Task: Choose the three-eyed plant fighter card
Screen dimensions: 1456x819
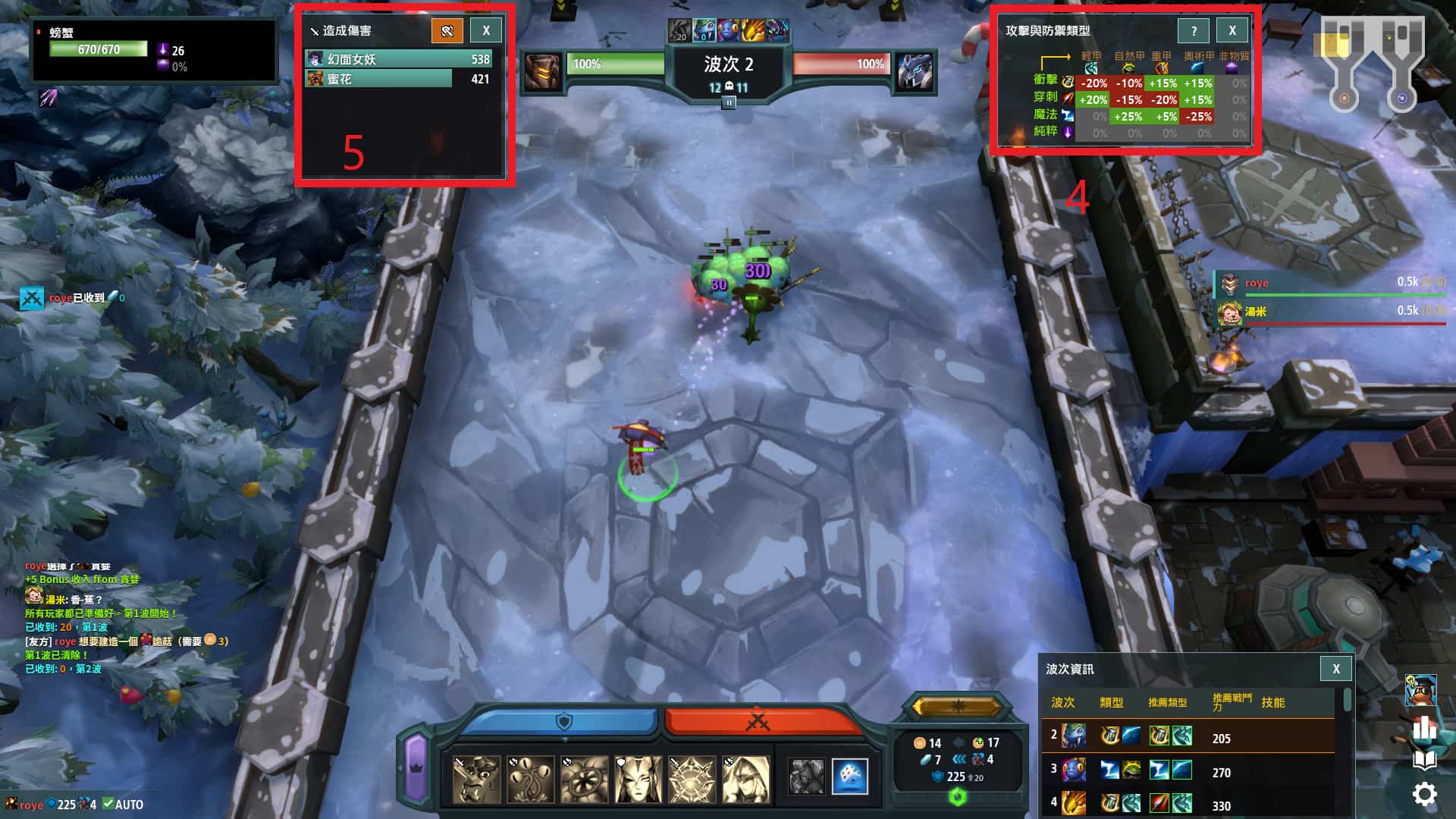Action: 530,779
